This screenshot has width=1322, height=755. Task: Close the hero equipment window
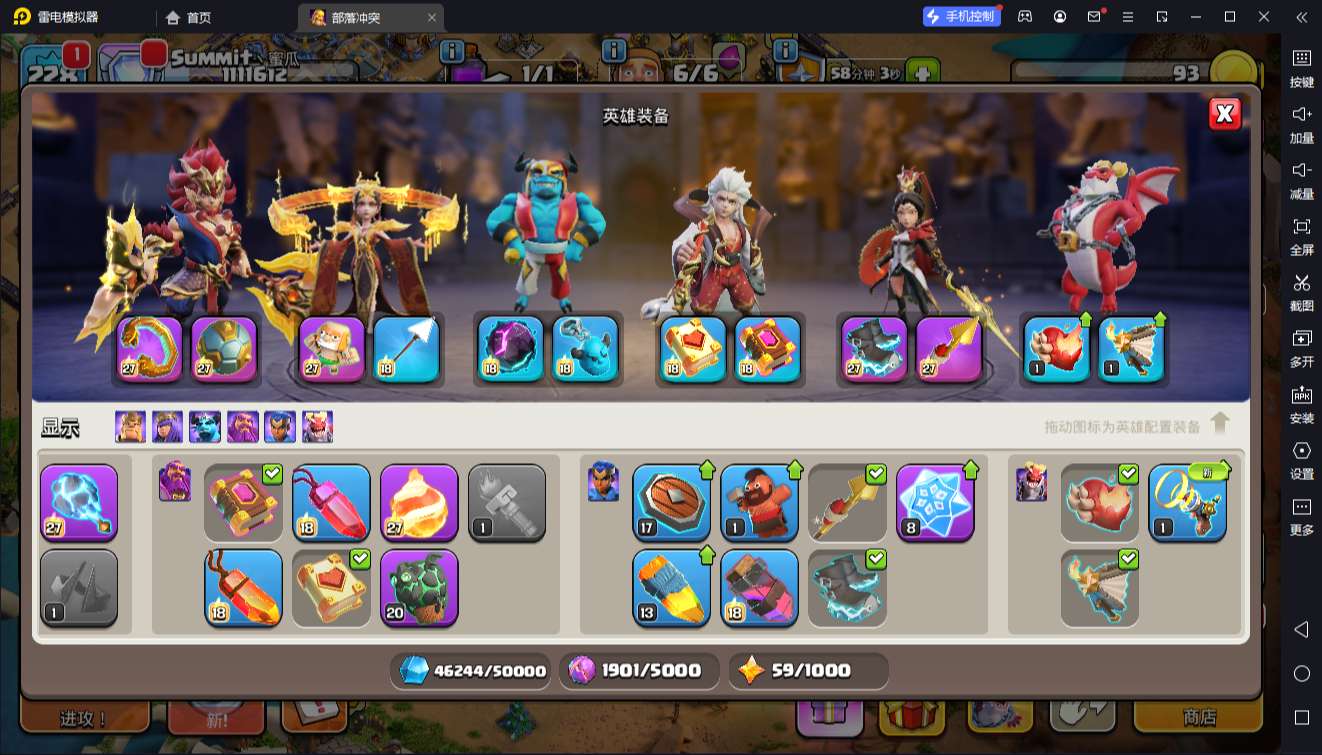click(1225, 114)
